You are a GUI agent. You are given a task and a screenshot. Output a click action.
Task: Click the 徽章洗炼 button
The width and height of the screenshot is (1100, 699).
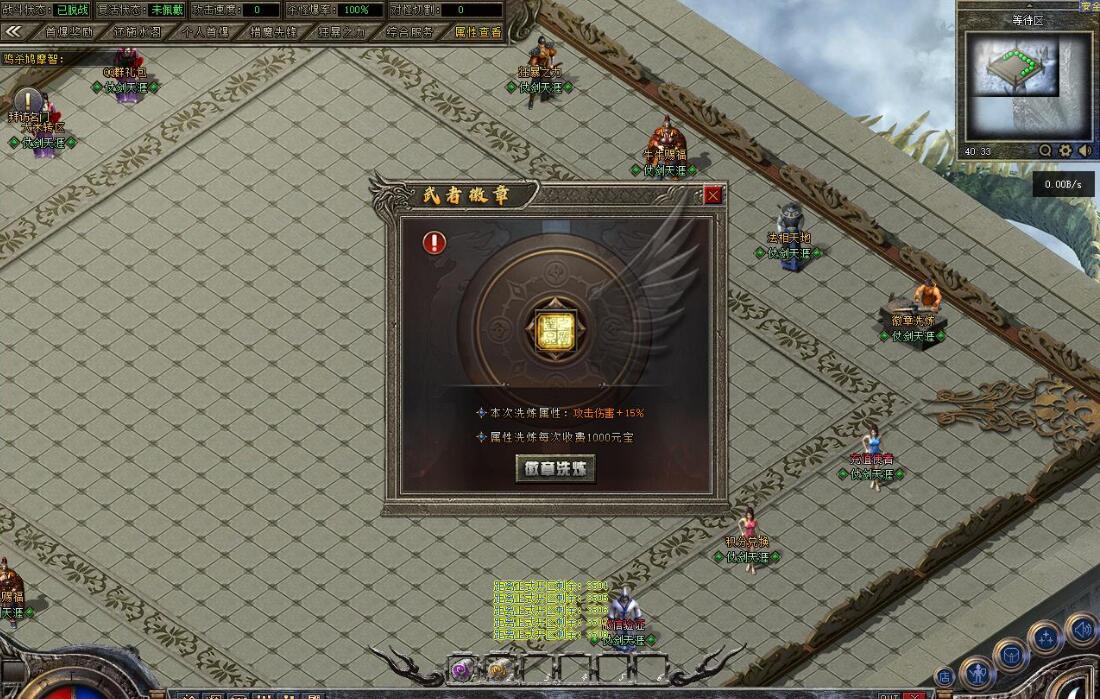click(555, 468)
